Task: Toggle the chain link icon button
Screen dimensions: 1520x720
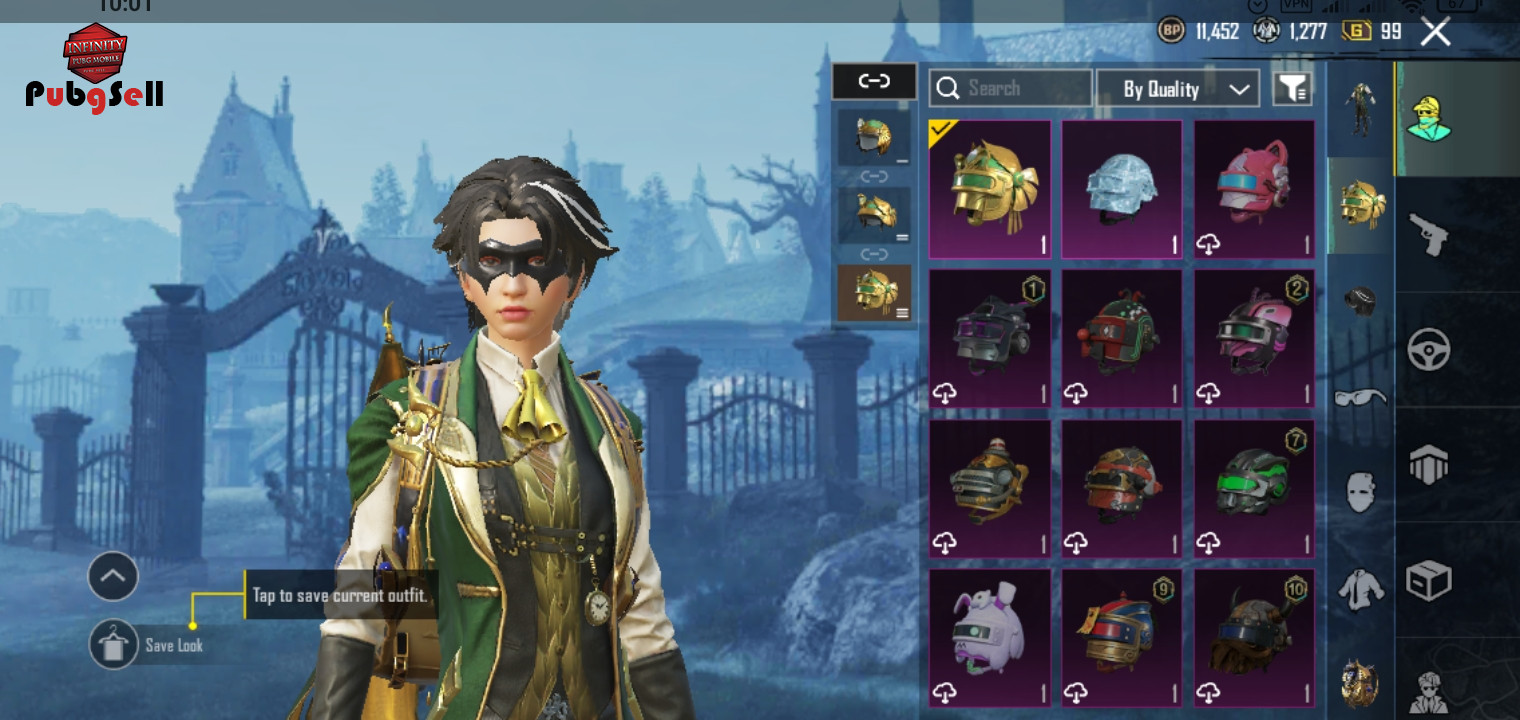Action: point(874,82)
